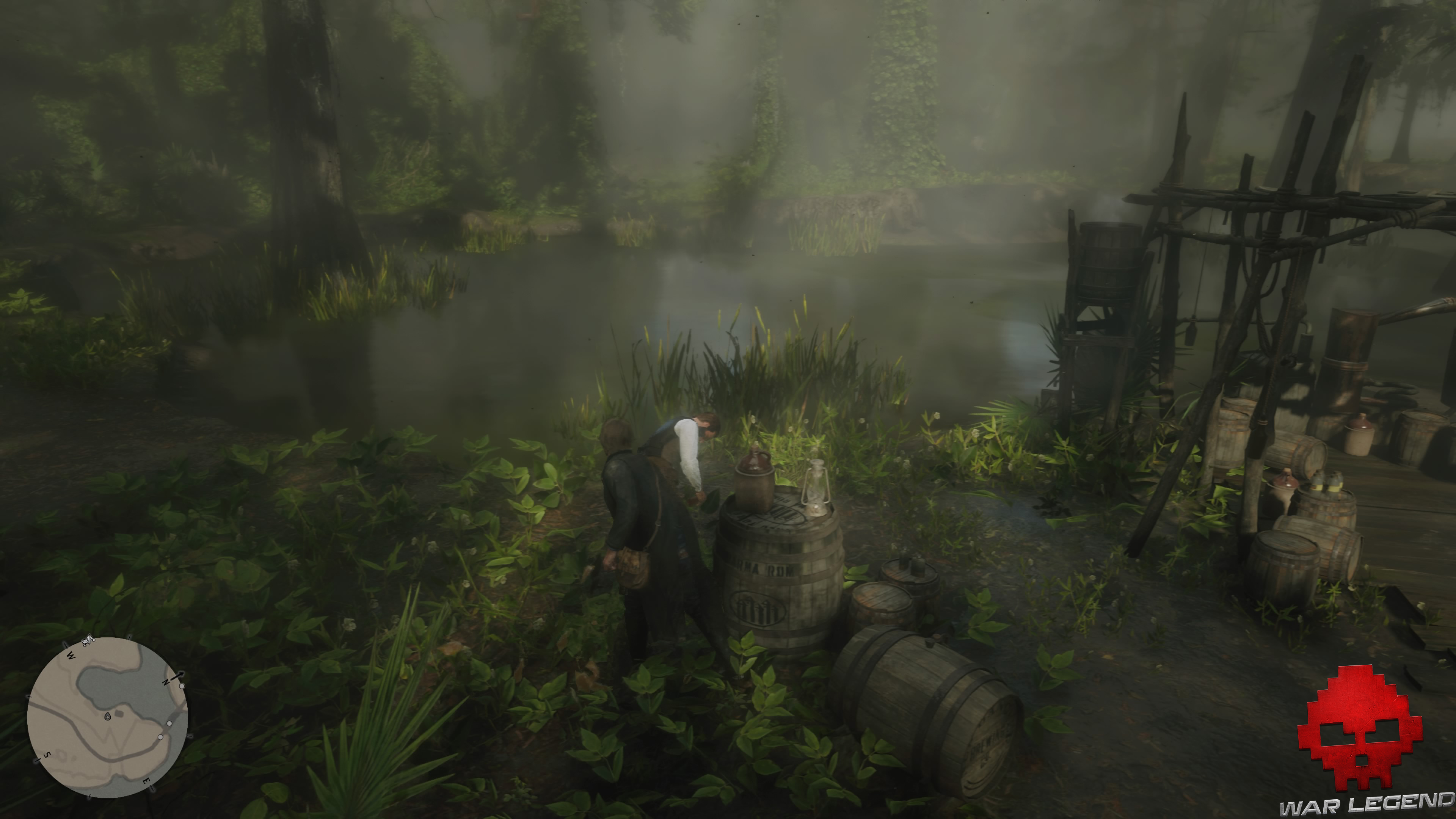Click the player marker on the minimap
The image size is (1456, 819).
tap(107, 717)
